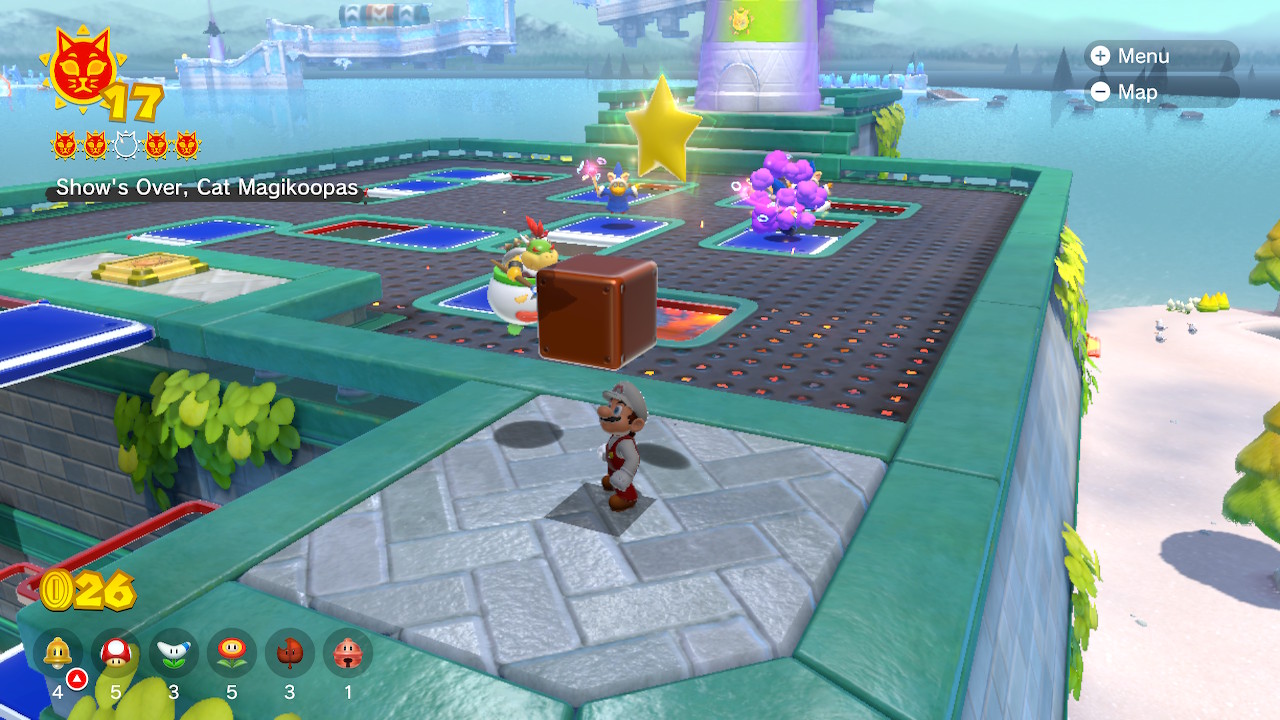1280x720 pixels.
Task: Select the Super Bell power-up slot
Action: 57,654
